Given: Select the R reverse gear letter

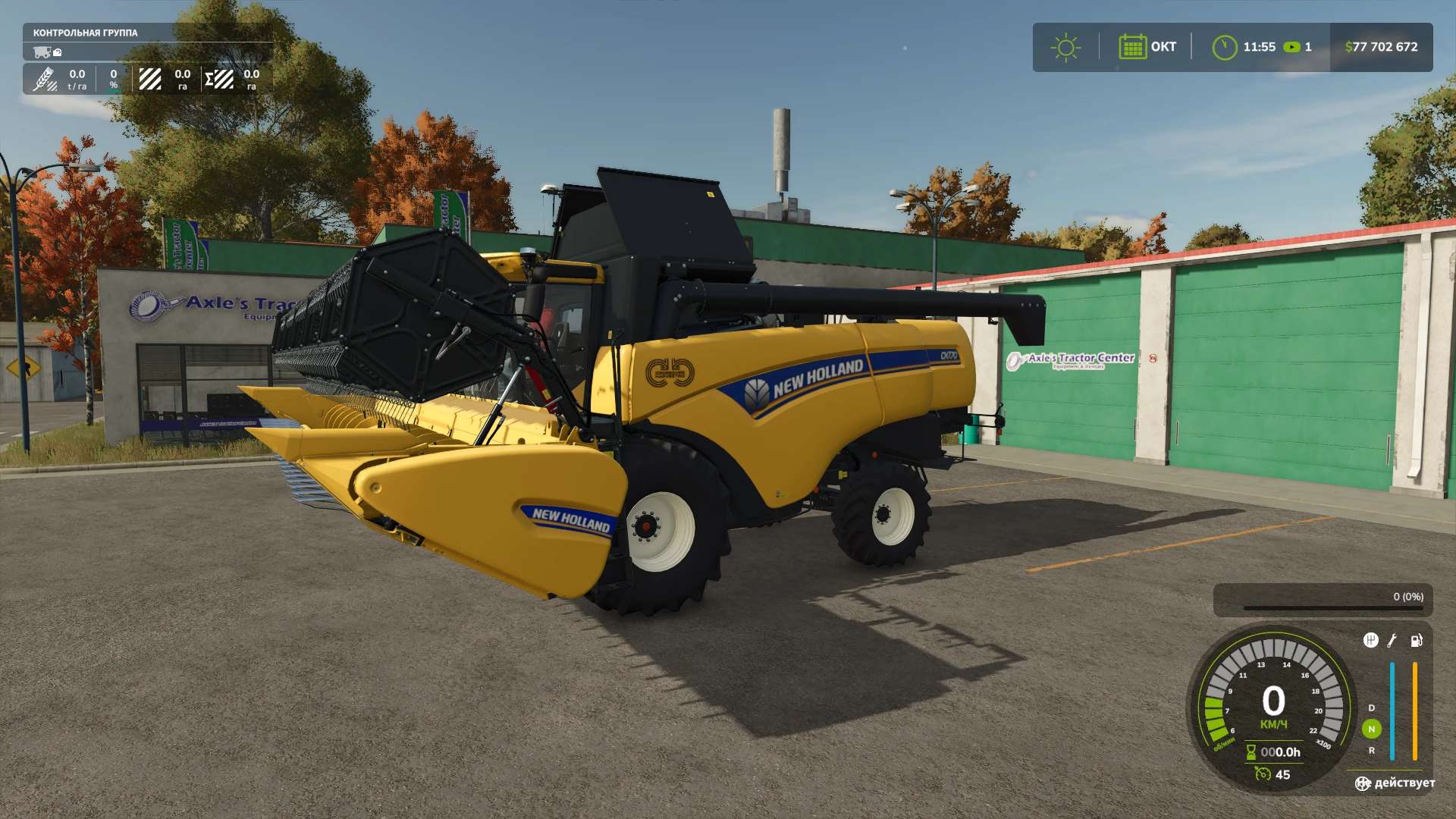Looking at the screenshot, I should 1371,750.
